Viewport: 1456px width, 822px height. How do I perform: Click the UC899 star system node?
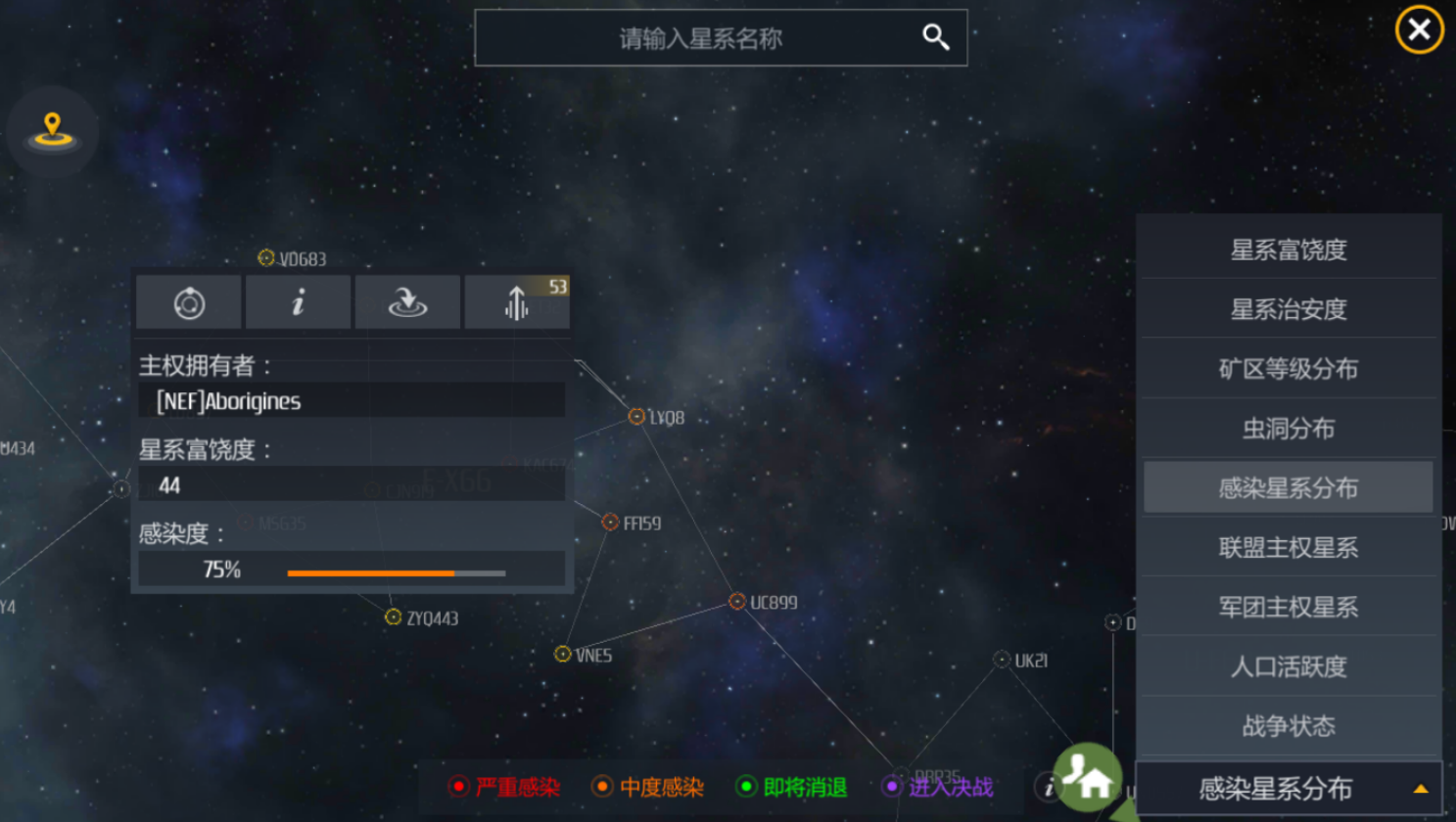click(737, 602)
